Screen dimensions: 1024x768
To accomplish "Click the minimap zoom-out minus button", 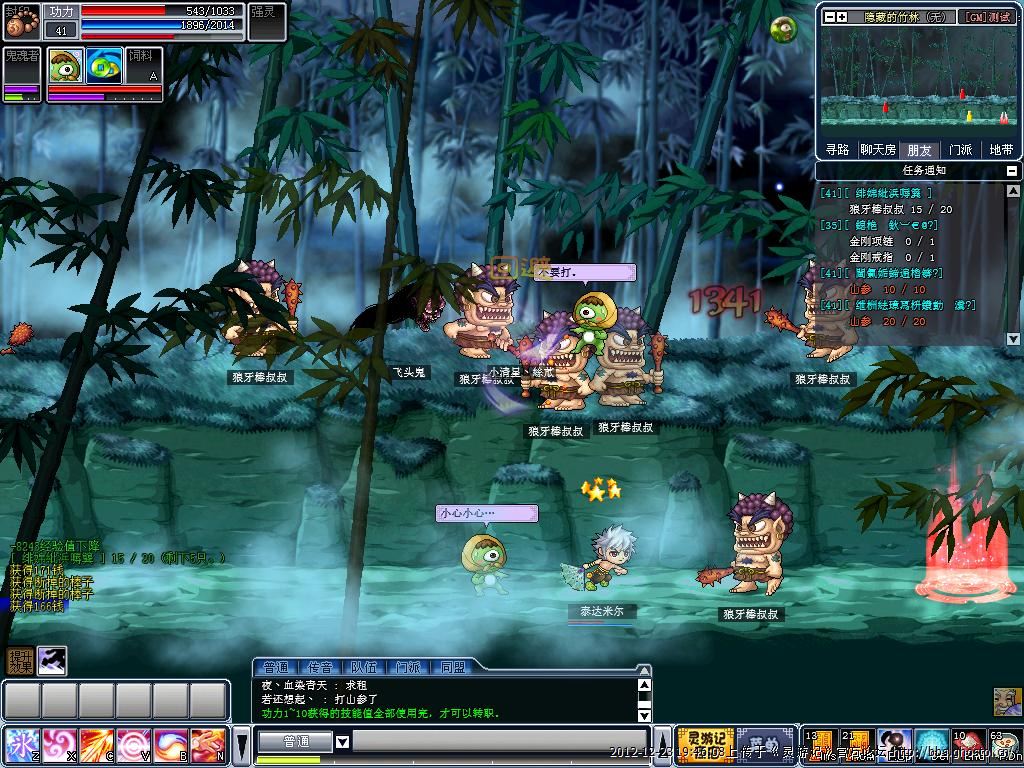I will [828, 17].
